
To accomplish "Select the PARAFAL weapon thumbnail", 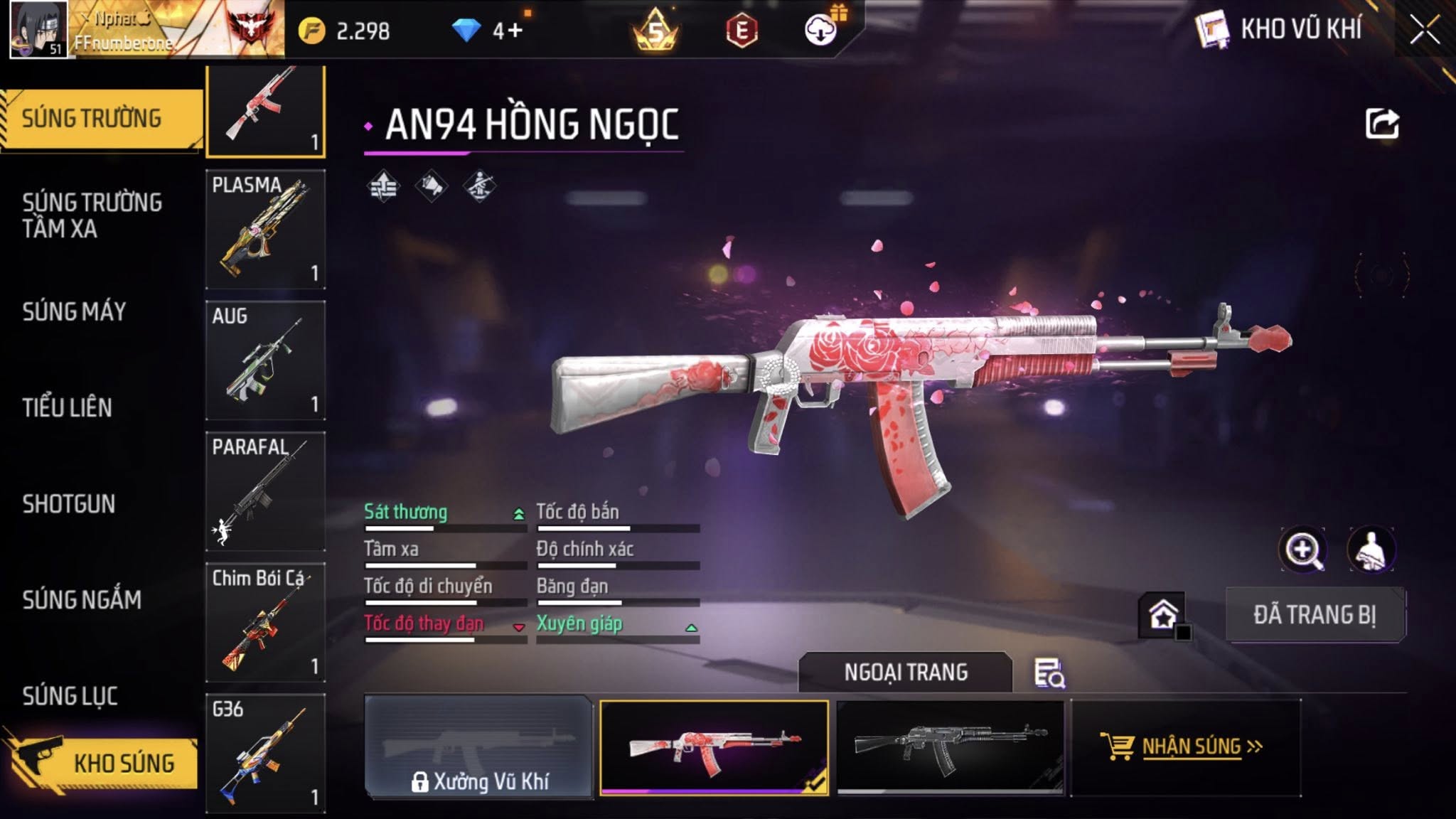I will coord(265,491).
